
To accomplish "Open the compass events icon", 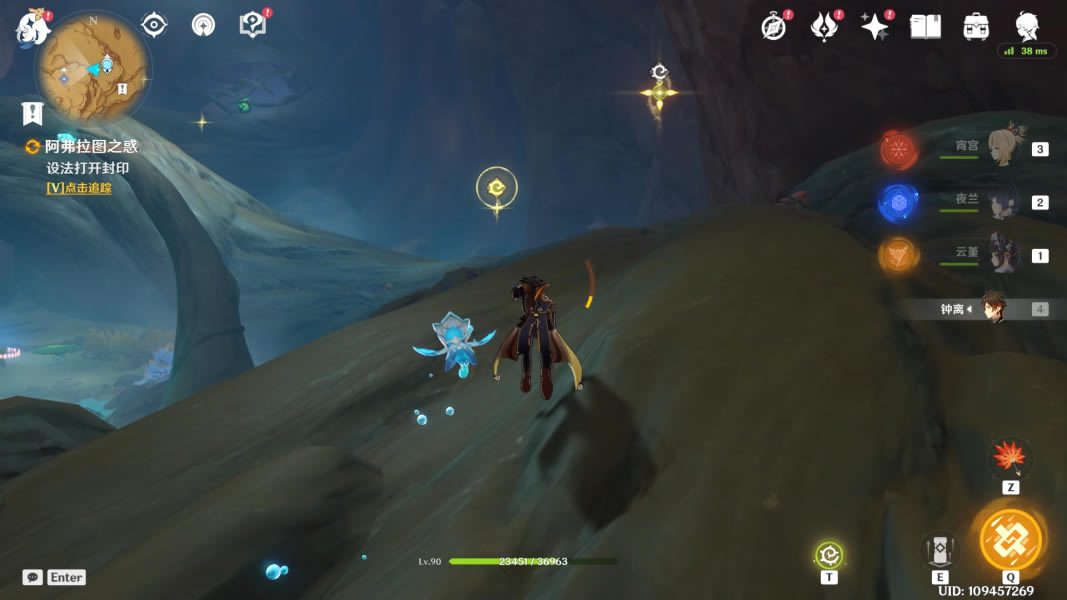I will [774, 27].
